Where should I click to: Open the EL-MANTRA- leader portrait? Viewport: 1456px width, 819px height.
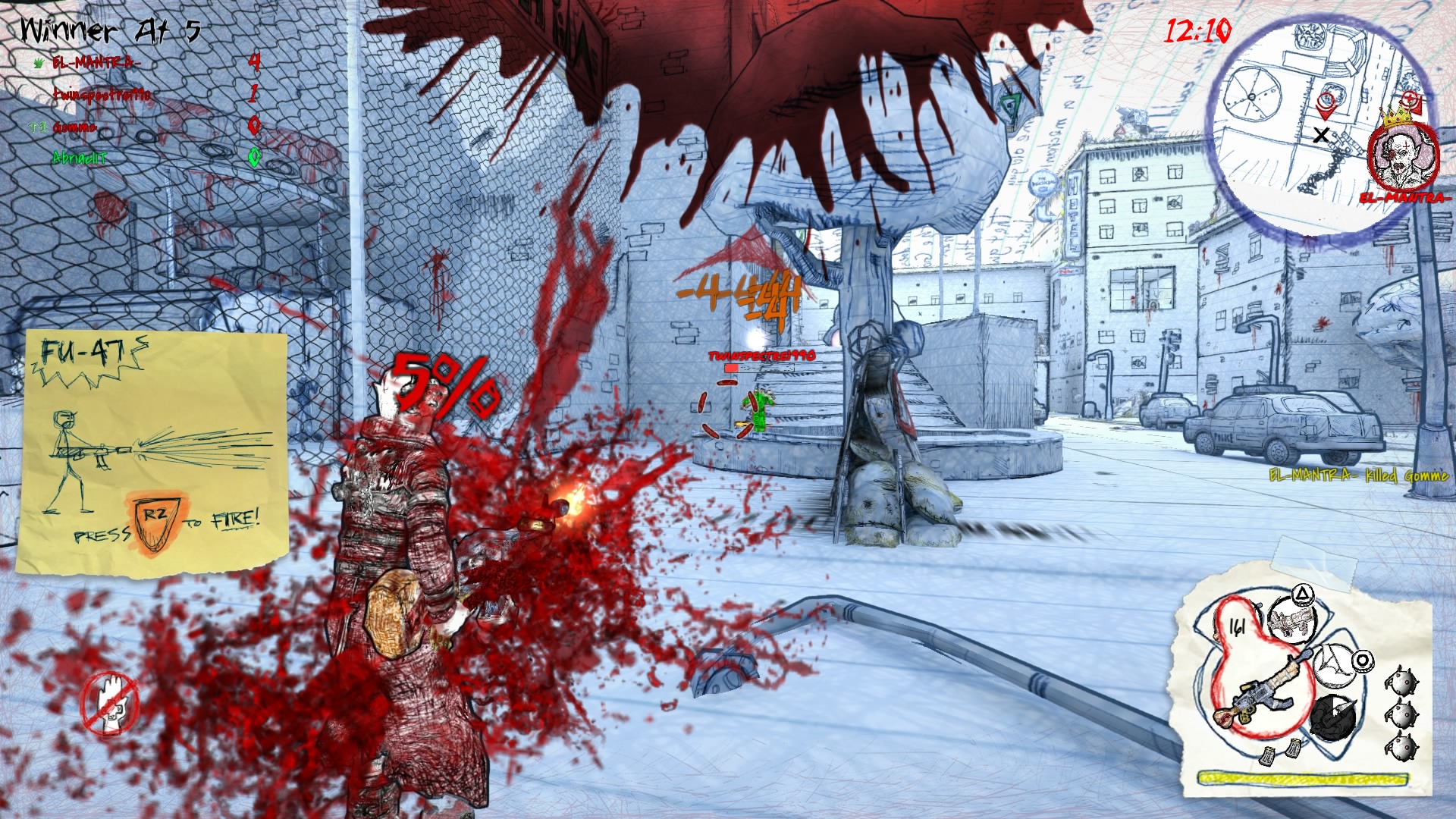[x=1402, y=157]
